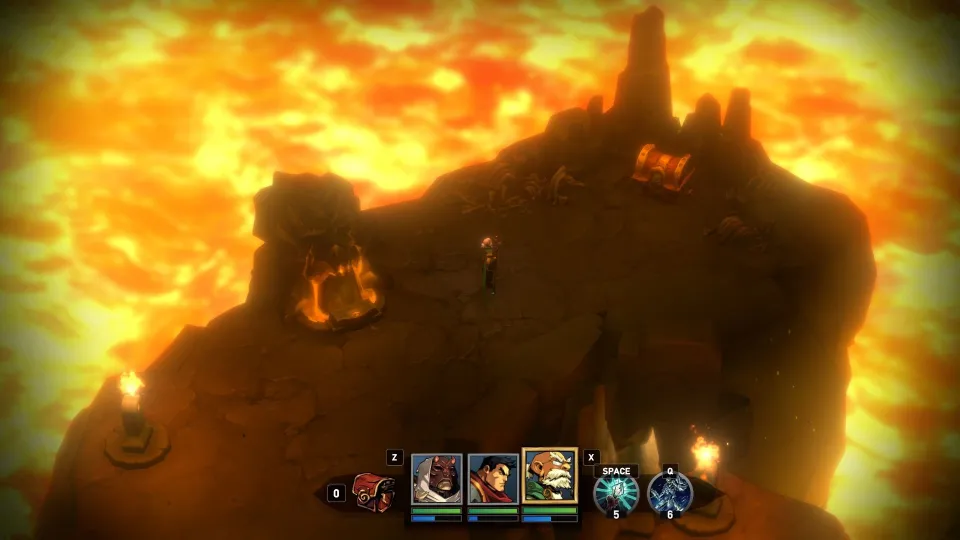Select the dark-haired red-scarf hero portrait

492,481
